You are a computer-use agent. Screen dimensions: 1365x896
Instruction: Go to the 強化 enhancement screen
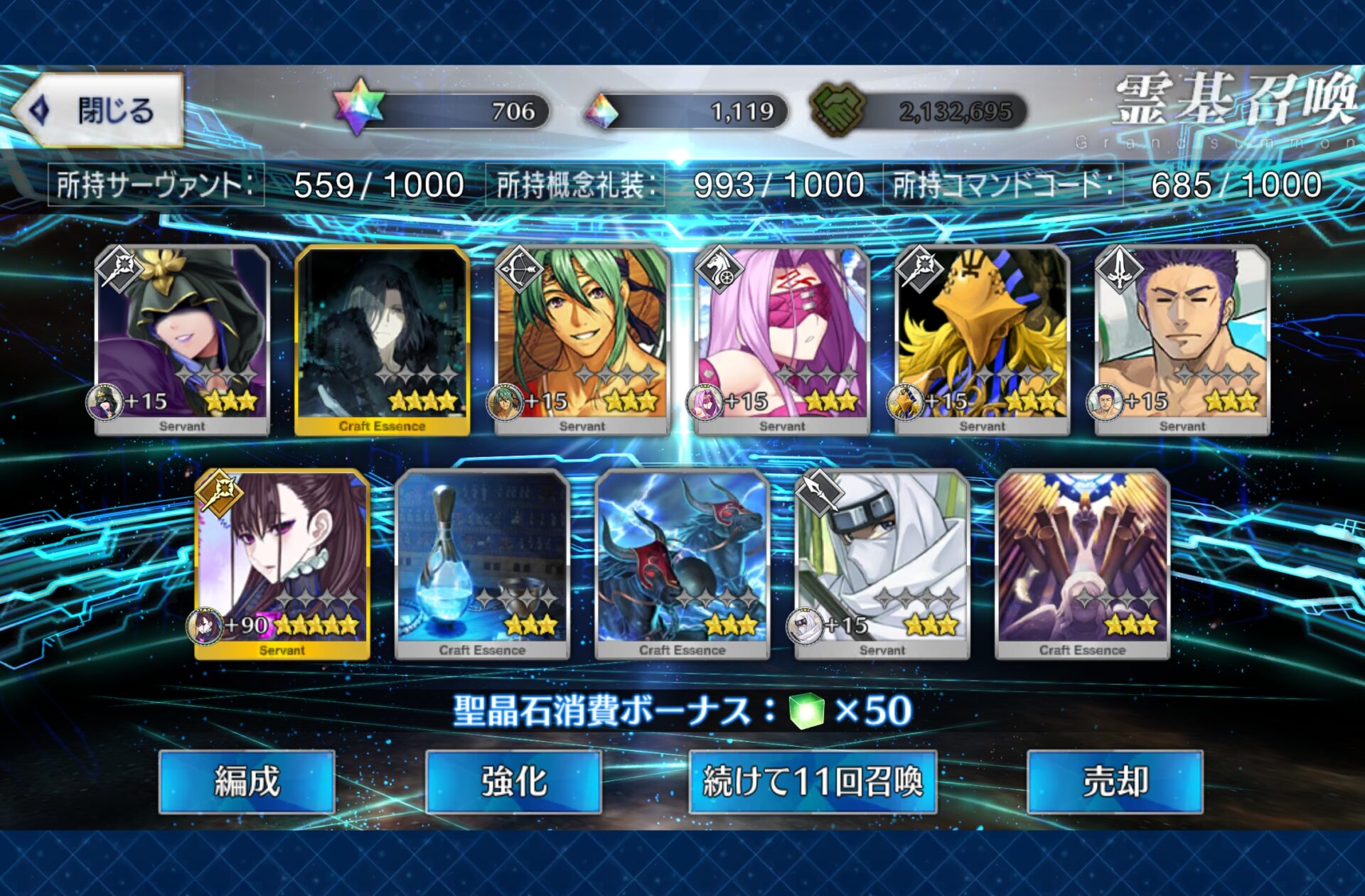(x=513, y=782)
